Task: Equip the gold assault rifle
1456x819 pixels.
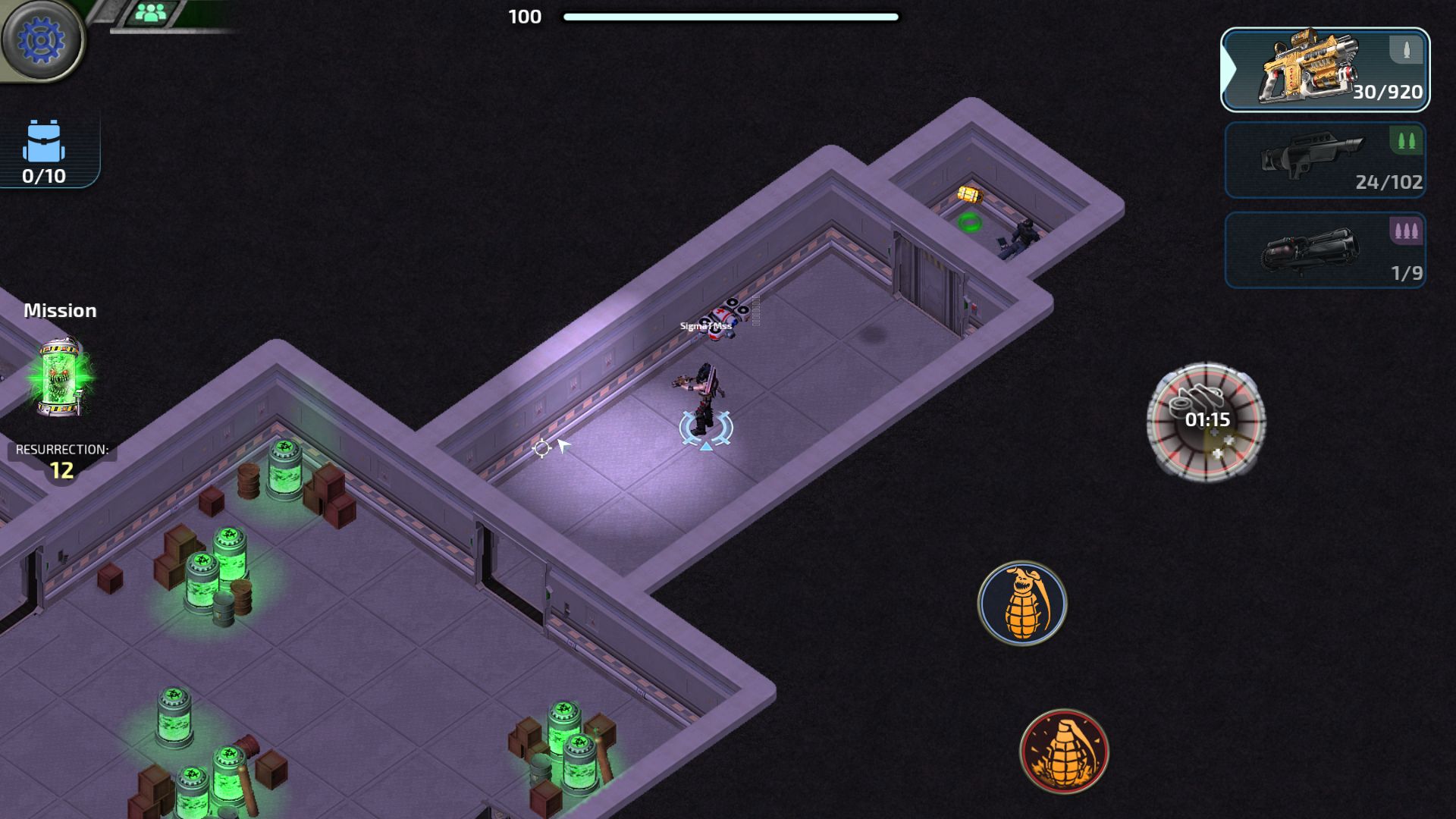Action: tap(1325, 70)
